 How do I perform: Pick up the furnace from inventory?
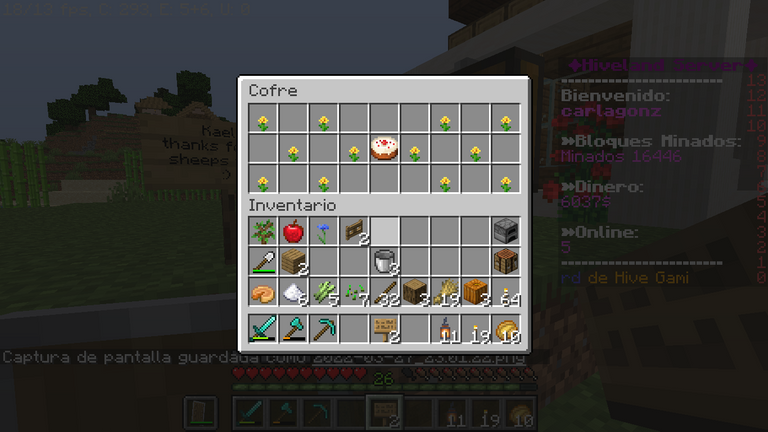506,232
